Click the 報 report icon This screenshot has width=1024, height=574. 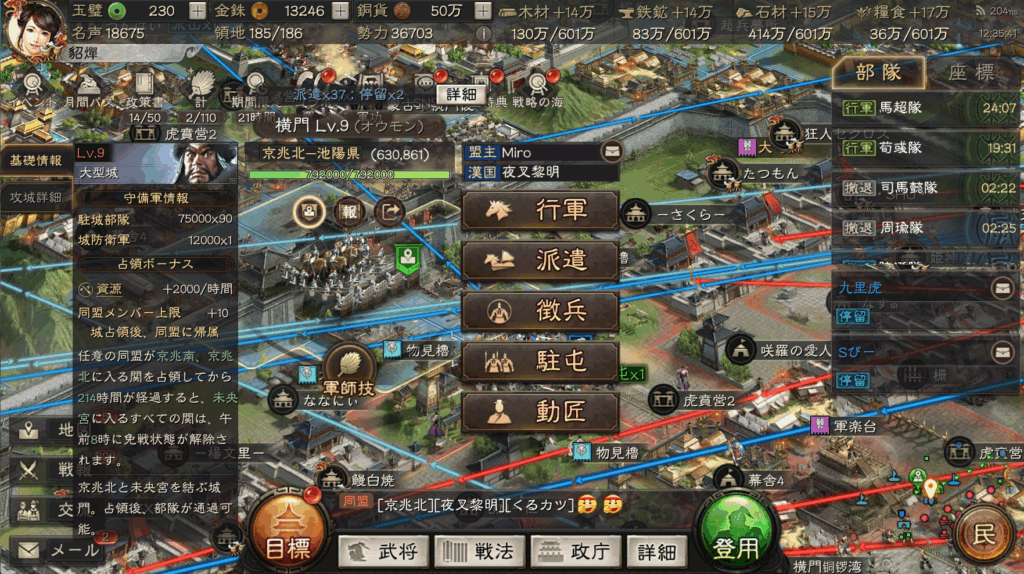(x=349, y=212)
